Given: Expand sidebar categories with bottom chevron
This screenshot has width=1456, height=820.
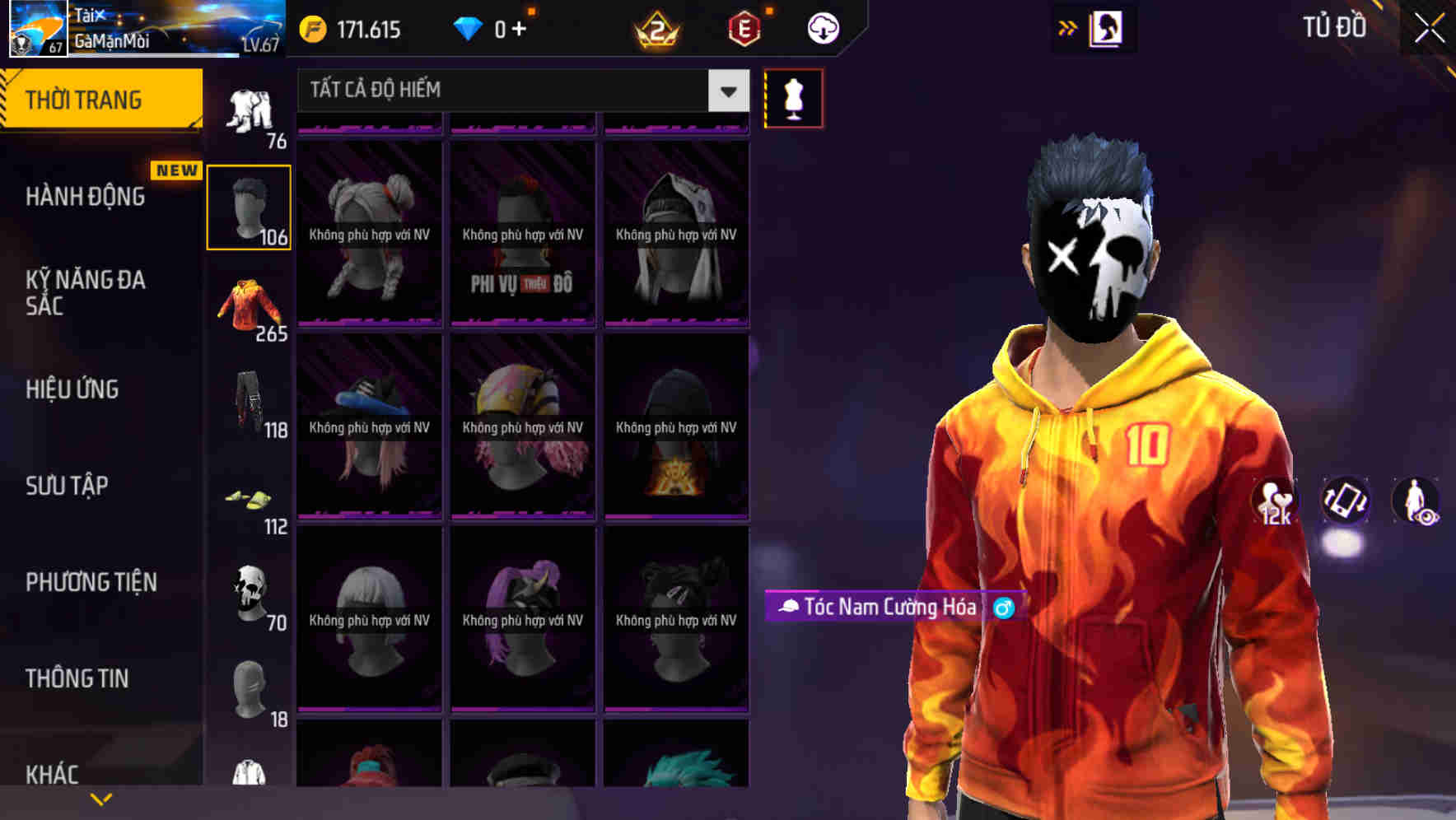Looking at the screenshot, I should (100, 797).
